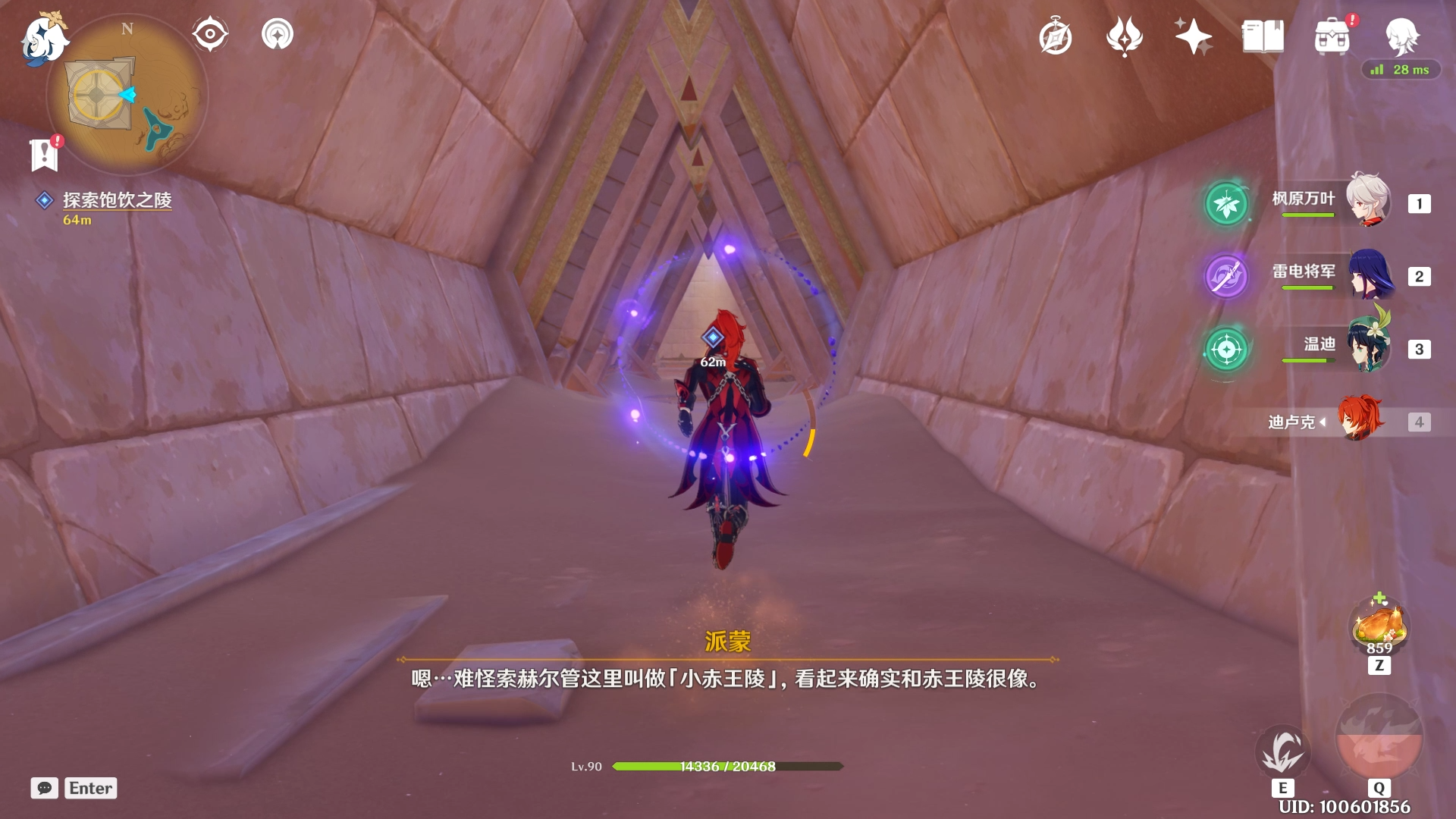The image size is (1456, 819).
Task: Open the Archive book icon
Action: tap(1261, 36)
